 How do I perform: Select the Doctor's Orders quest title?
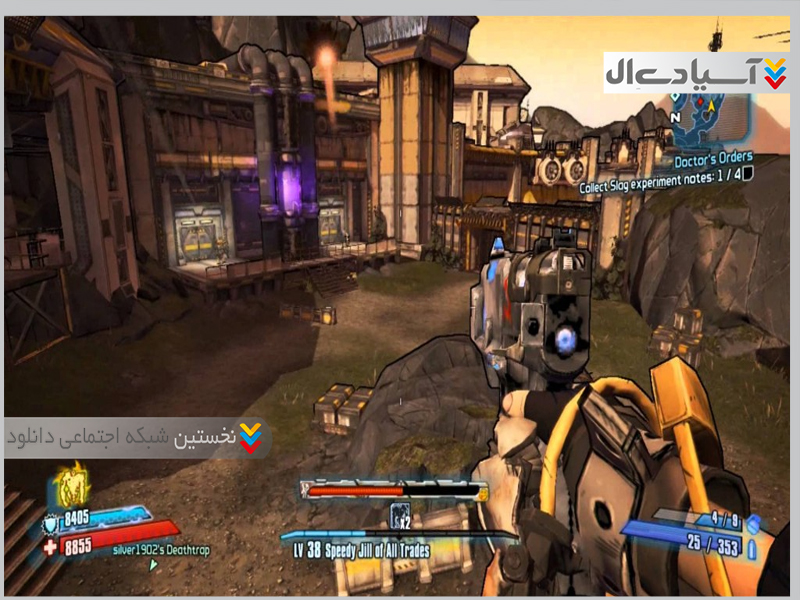(x=714, y=157)
